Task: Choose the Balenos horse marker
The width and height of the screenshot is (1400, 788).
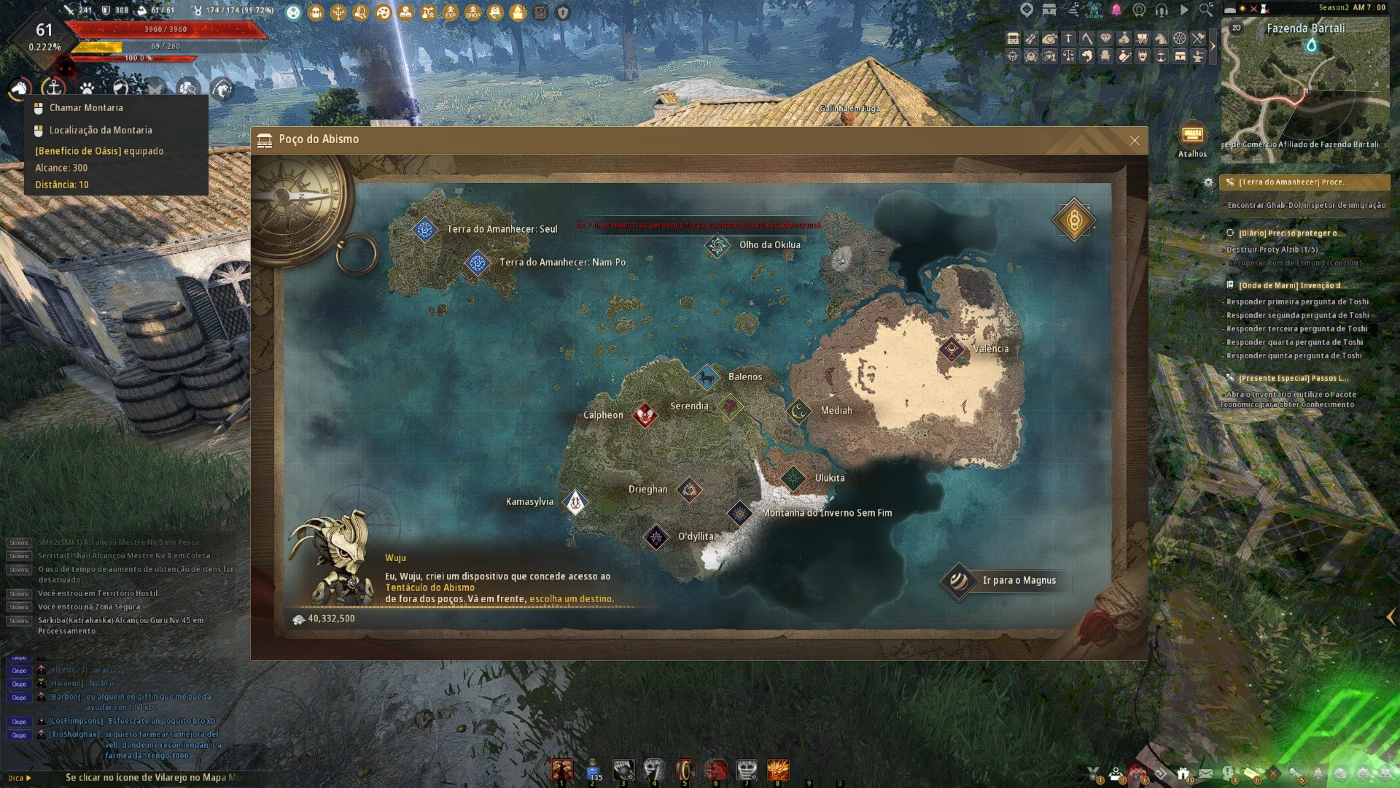Action: [x=707, y=378]
